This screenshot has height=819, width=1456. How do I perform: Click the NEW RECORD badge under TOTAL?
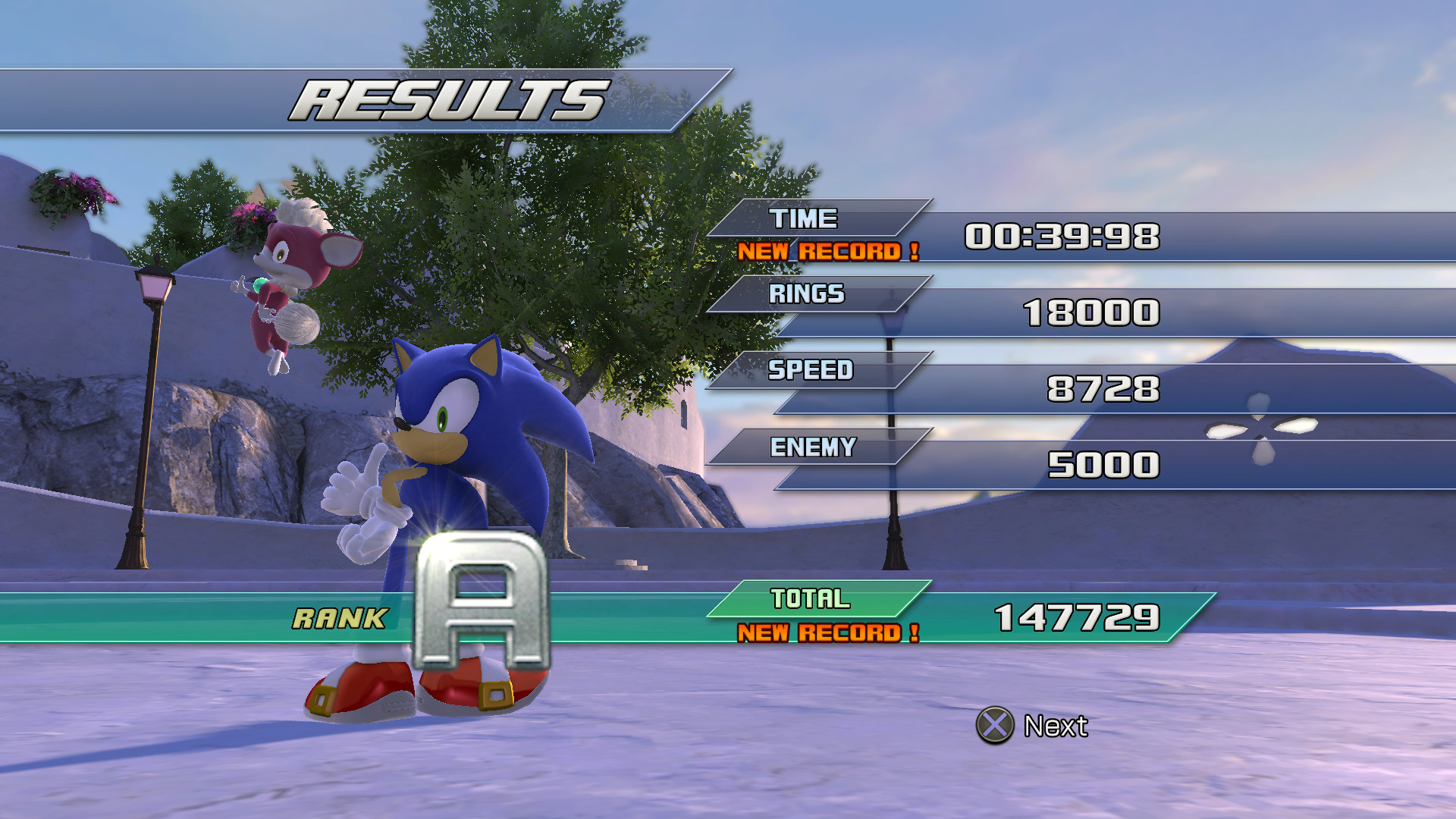tap(830, 632)
